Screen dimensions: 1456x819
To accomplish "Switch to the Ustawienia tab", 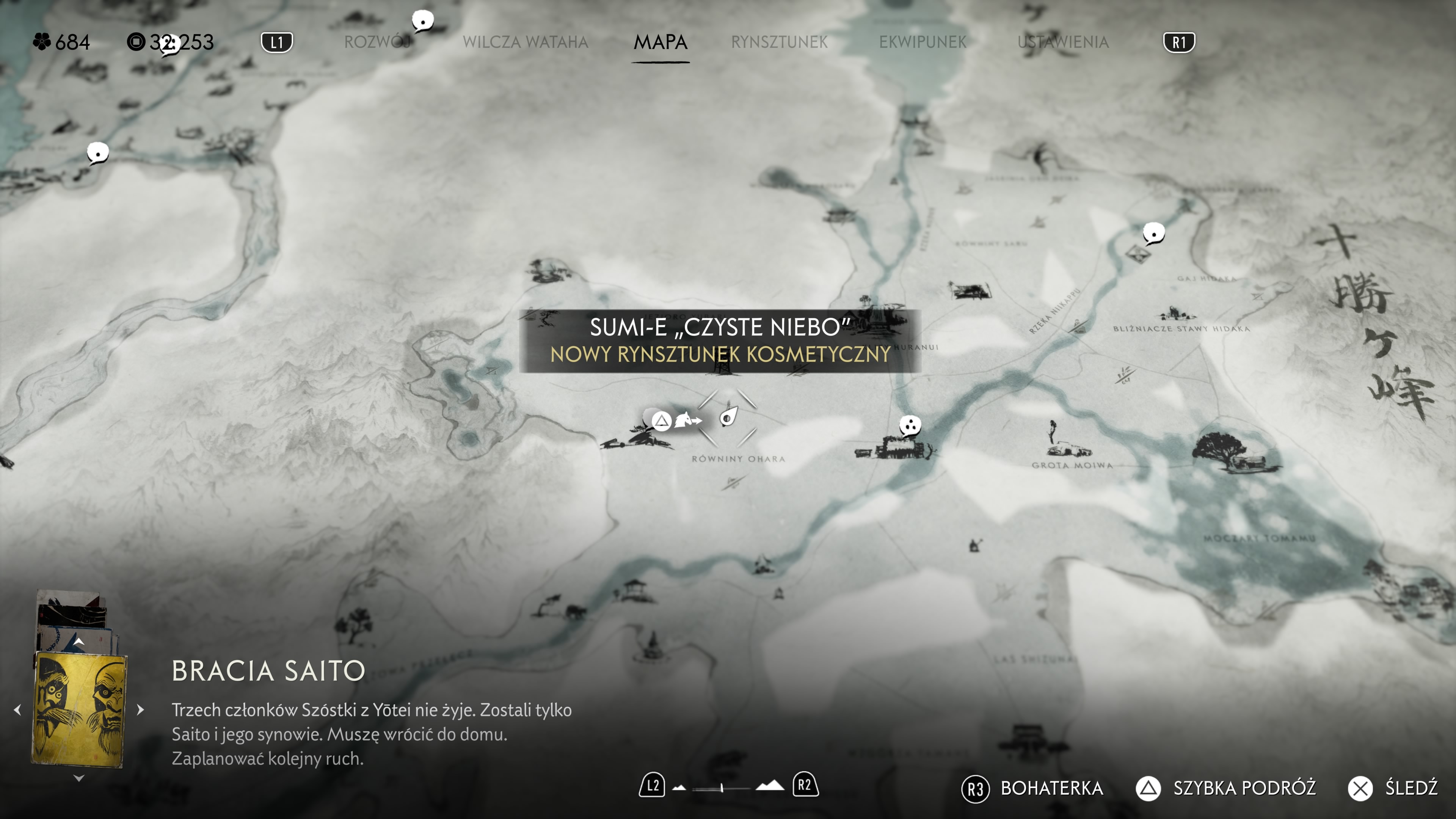I will 1062,42.
